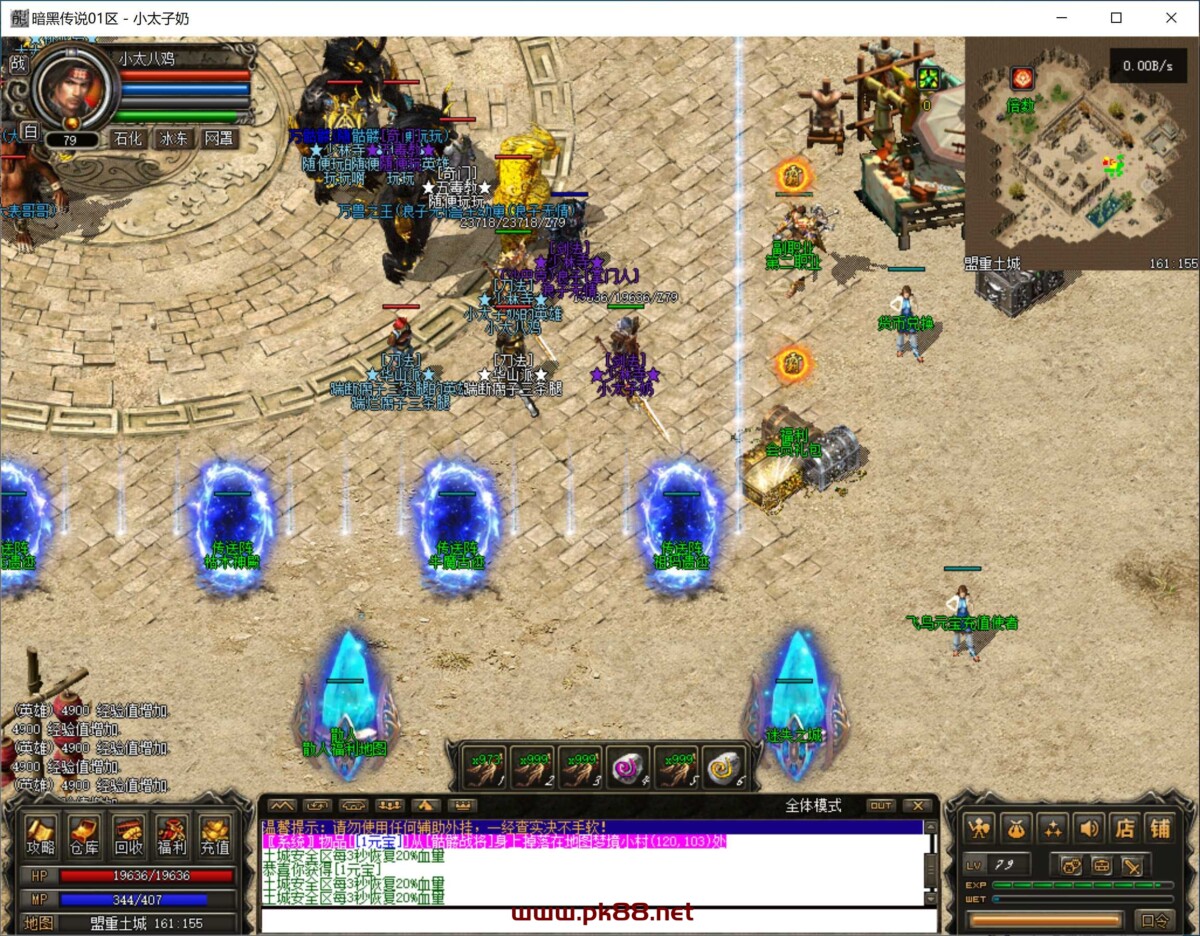
Task: Open the 攻略 guide button
Action: pyautogui.click(x=41, y=836)
